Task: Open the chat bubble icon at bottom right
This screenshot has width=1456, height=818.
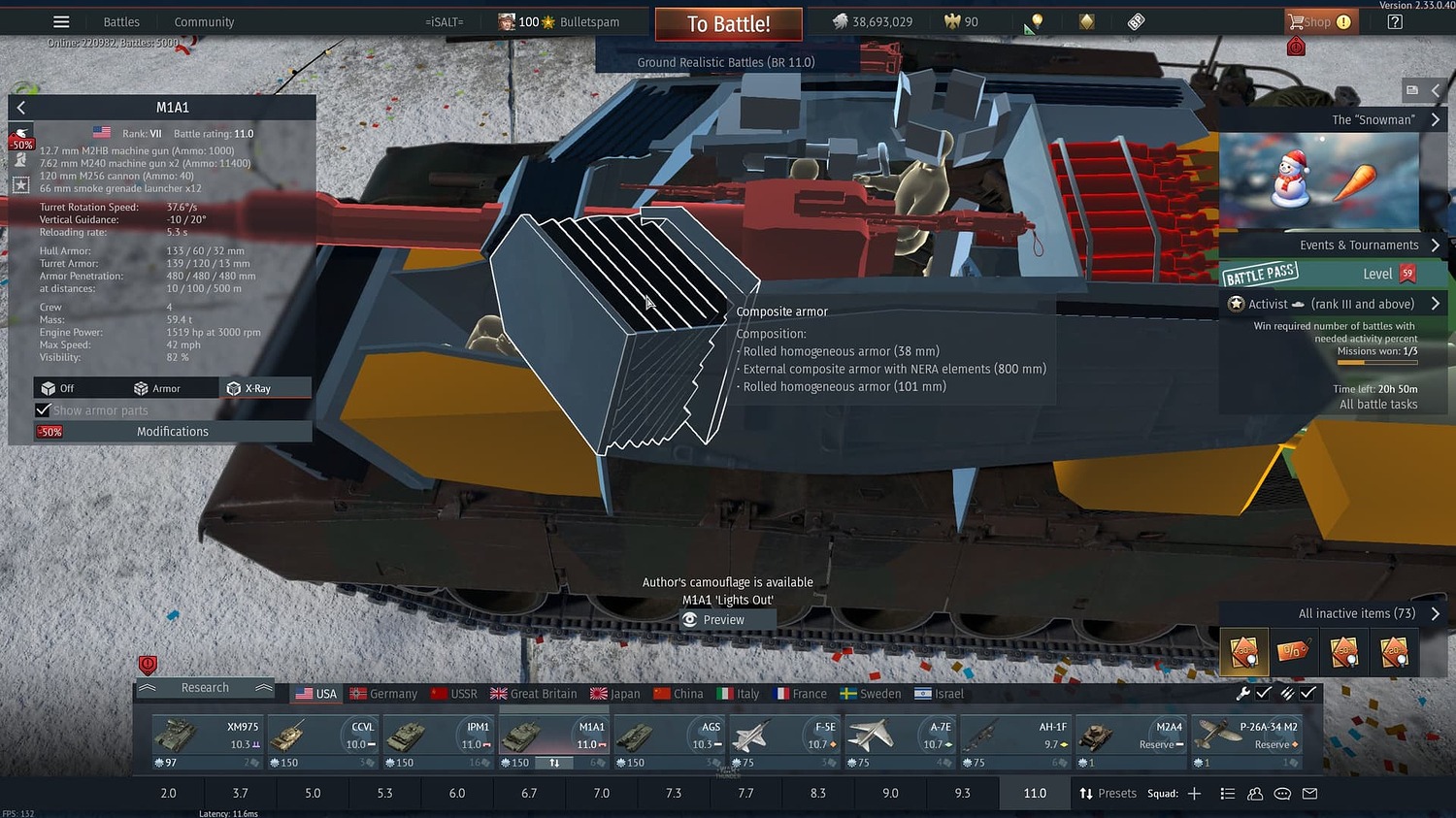Action: (x=1282, y=793)
